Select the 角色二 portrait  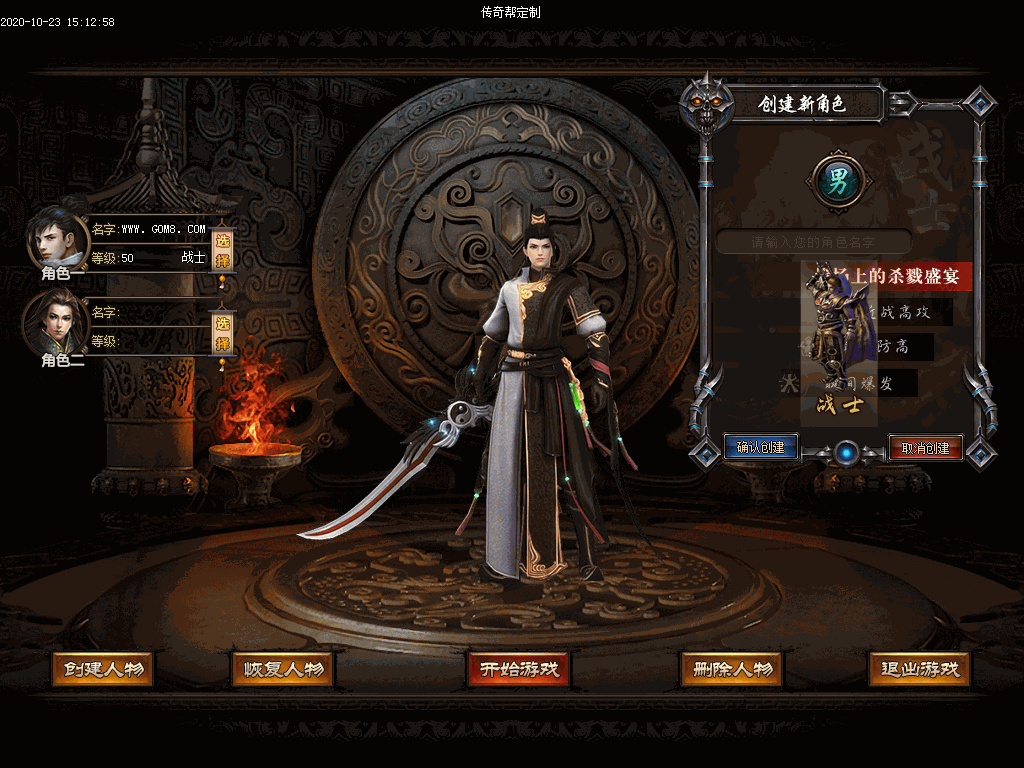[x=55, y=322]
